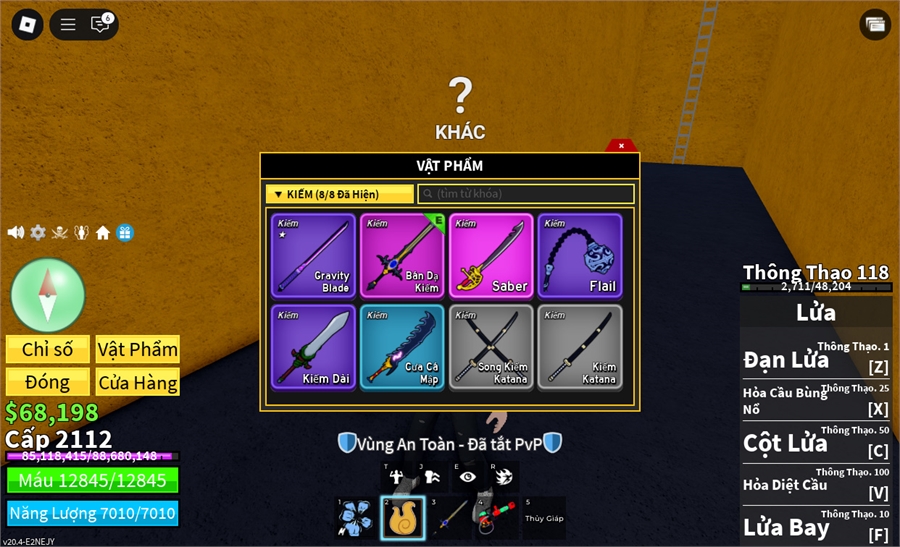Open the Chỉ số stats panel
Viewport: 900px width, 547px height.
point(48,349)
